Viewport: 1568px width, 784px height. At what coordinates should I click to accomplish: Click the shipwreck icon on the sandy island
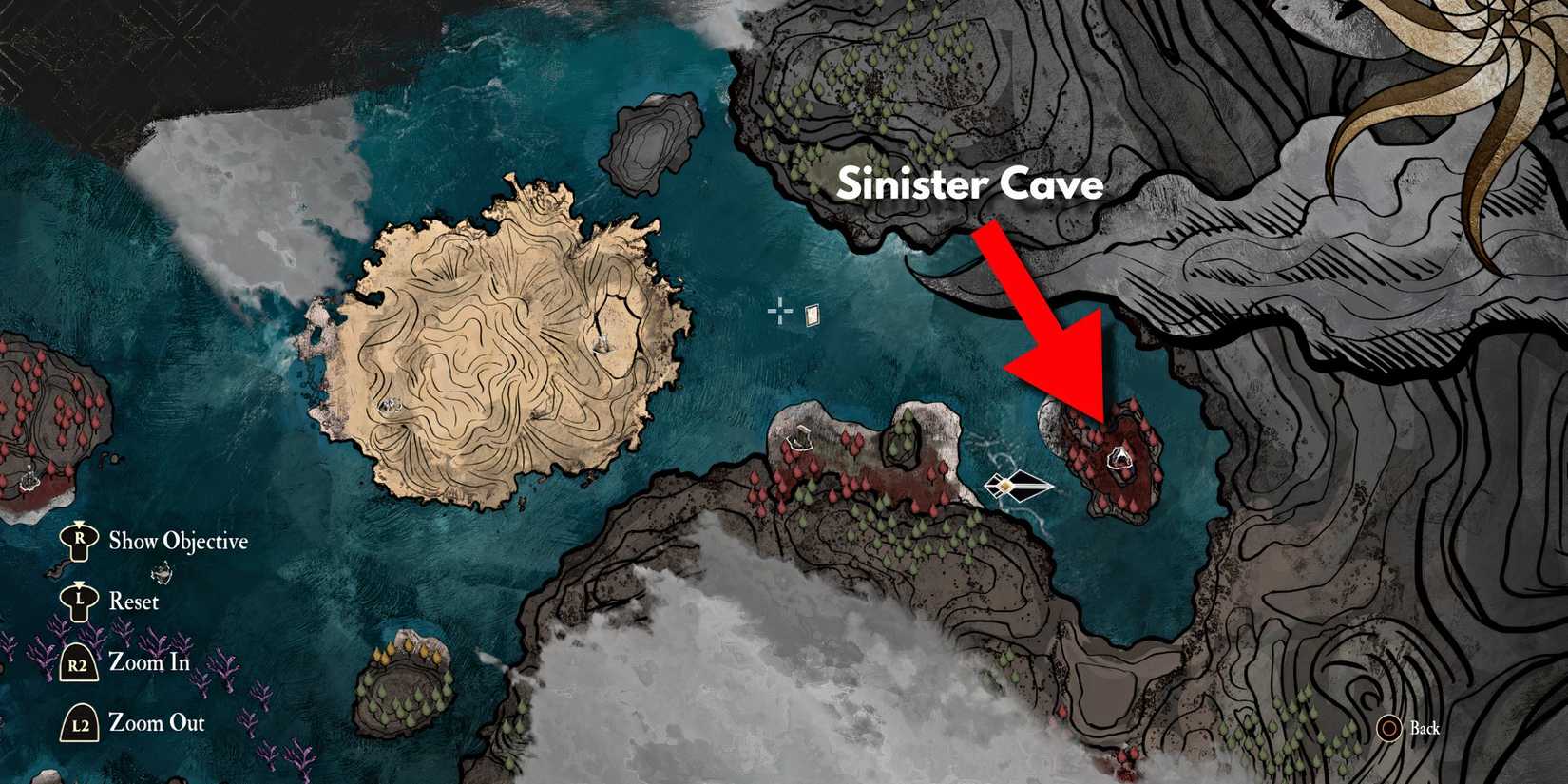point(390,404)
